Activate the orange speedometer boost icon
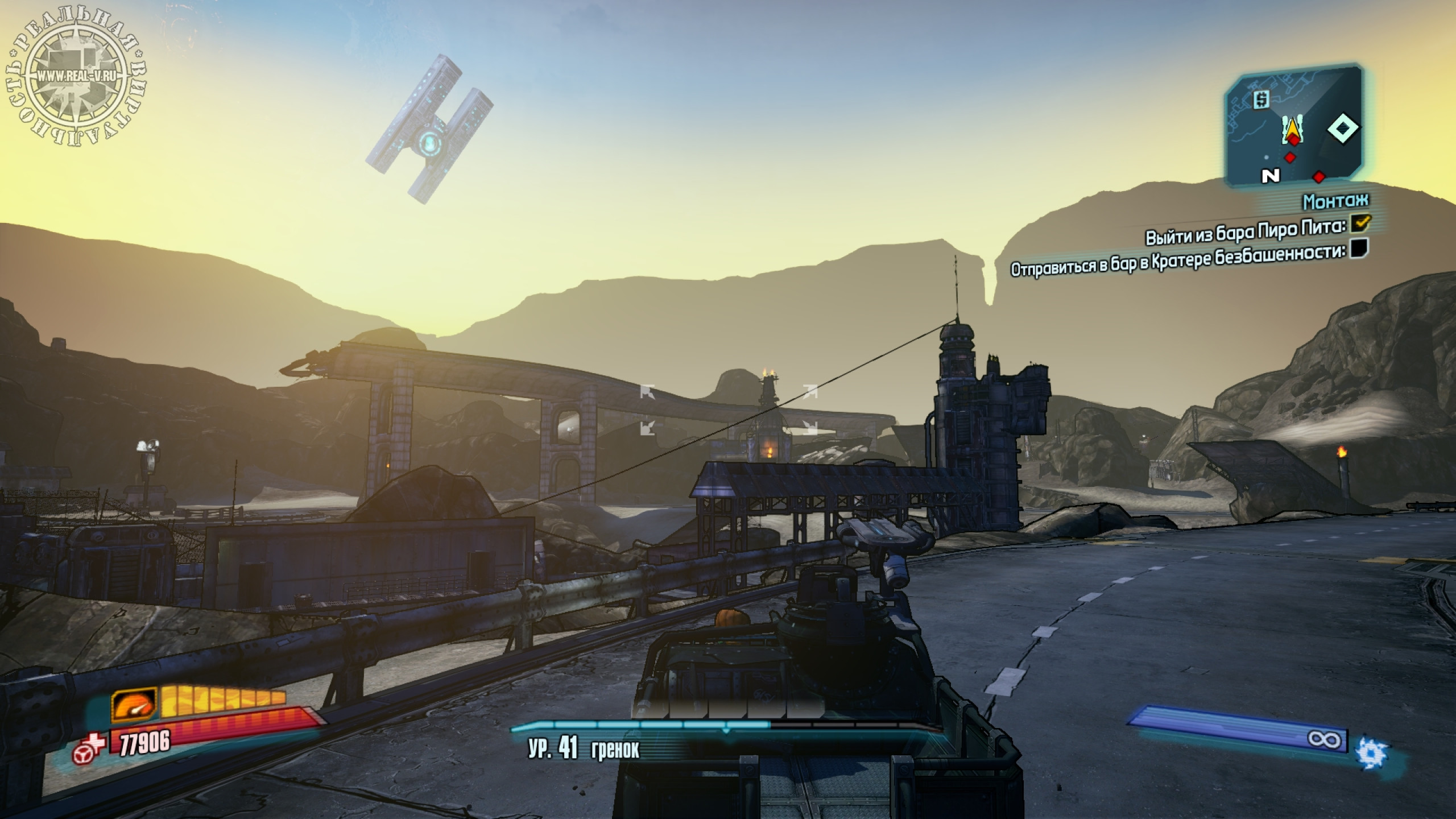The height and width of the screenshot is (819, 1456). 134,705
